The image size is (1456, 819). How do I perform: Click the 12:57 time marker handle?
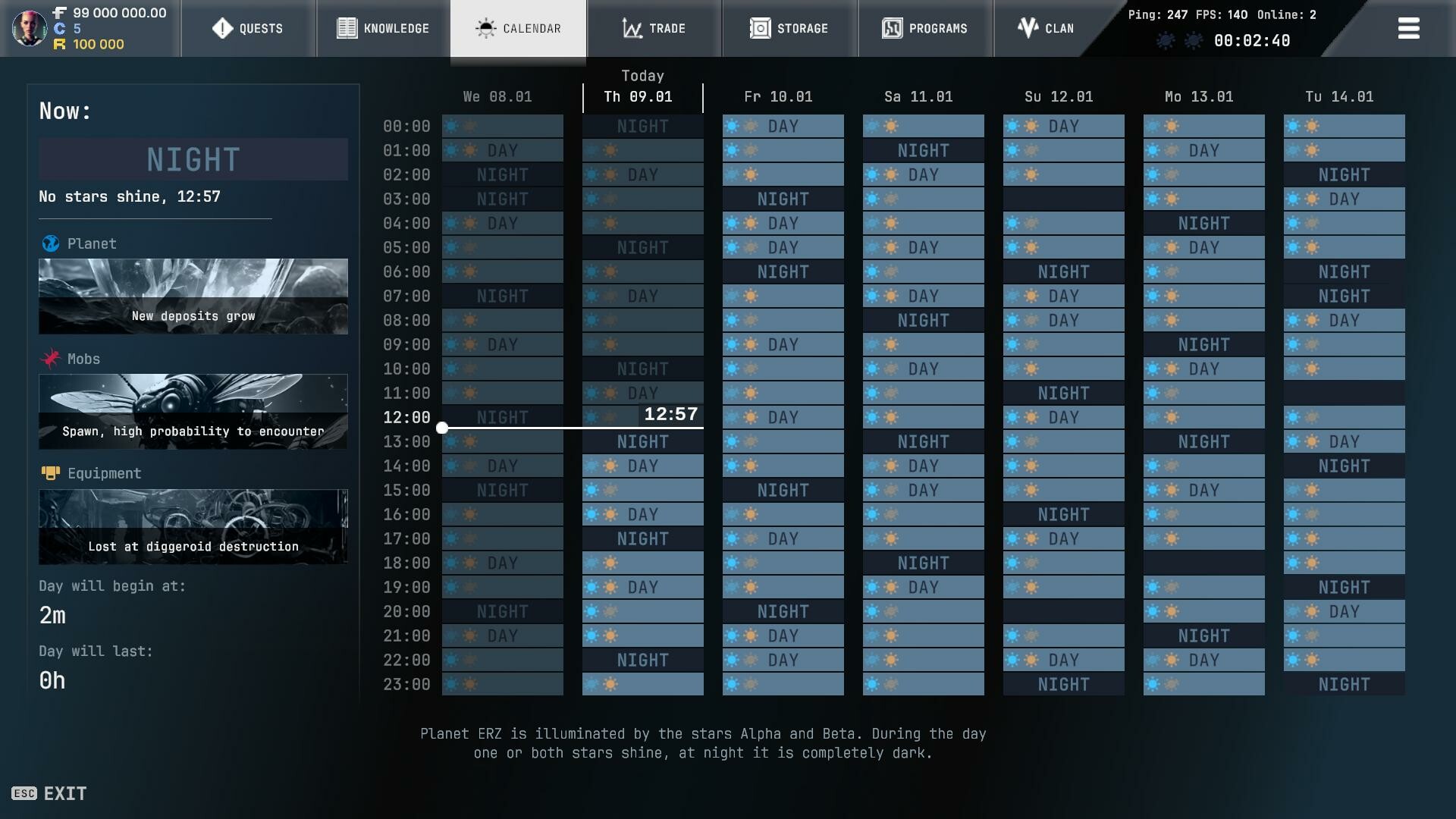pos(443,428)
